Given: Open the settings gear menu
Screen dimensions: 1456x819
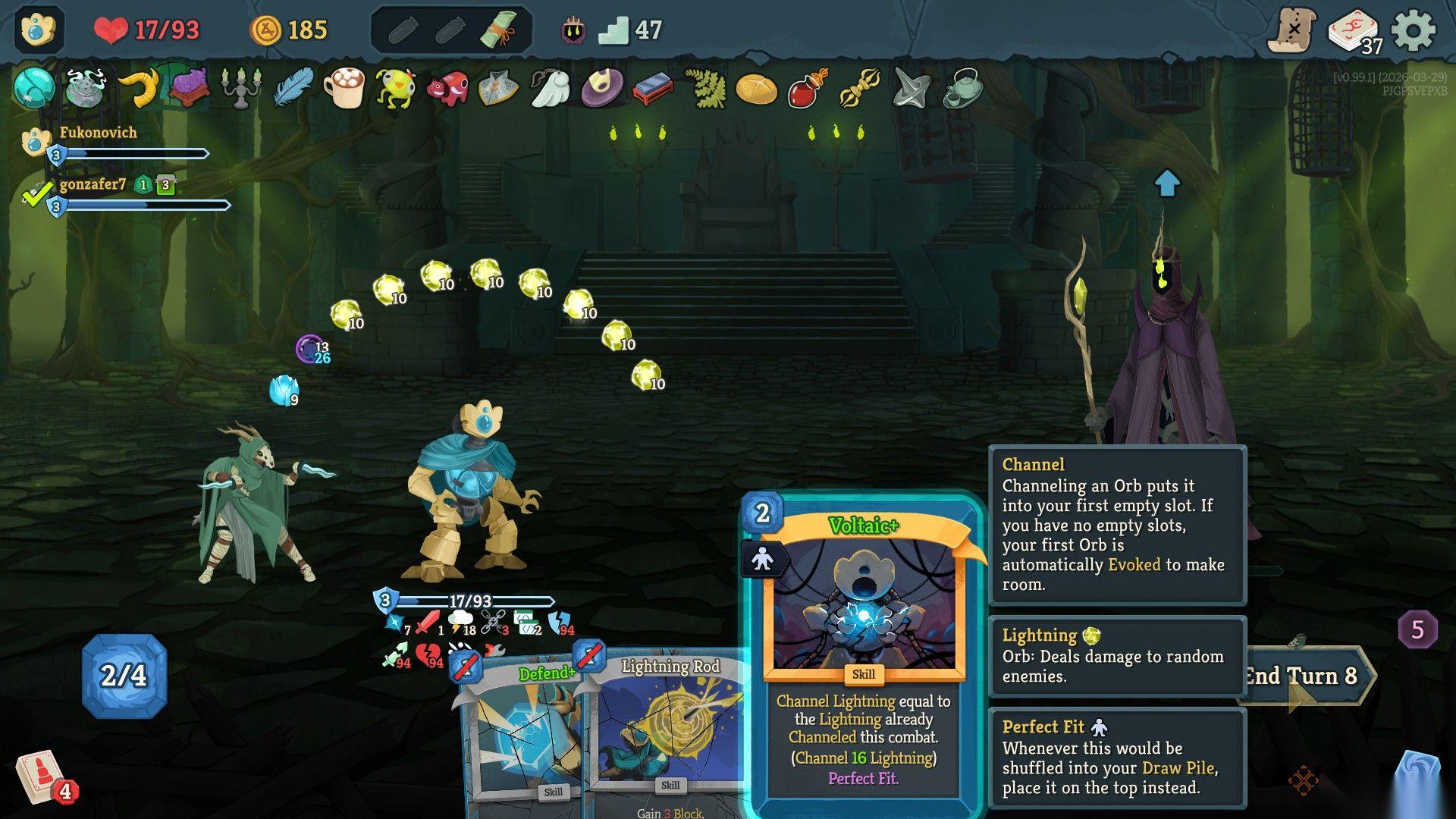Looking at the screenshot, I should 1414,31.
